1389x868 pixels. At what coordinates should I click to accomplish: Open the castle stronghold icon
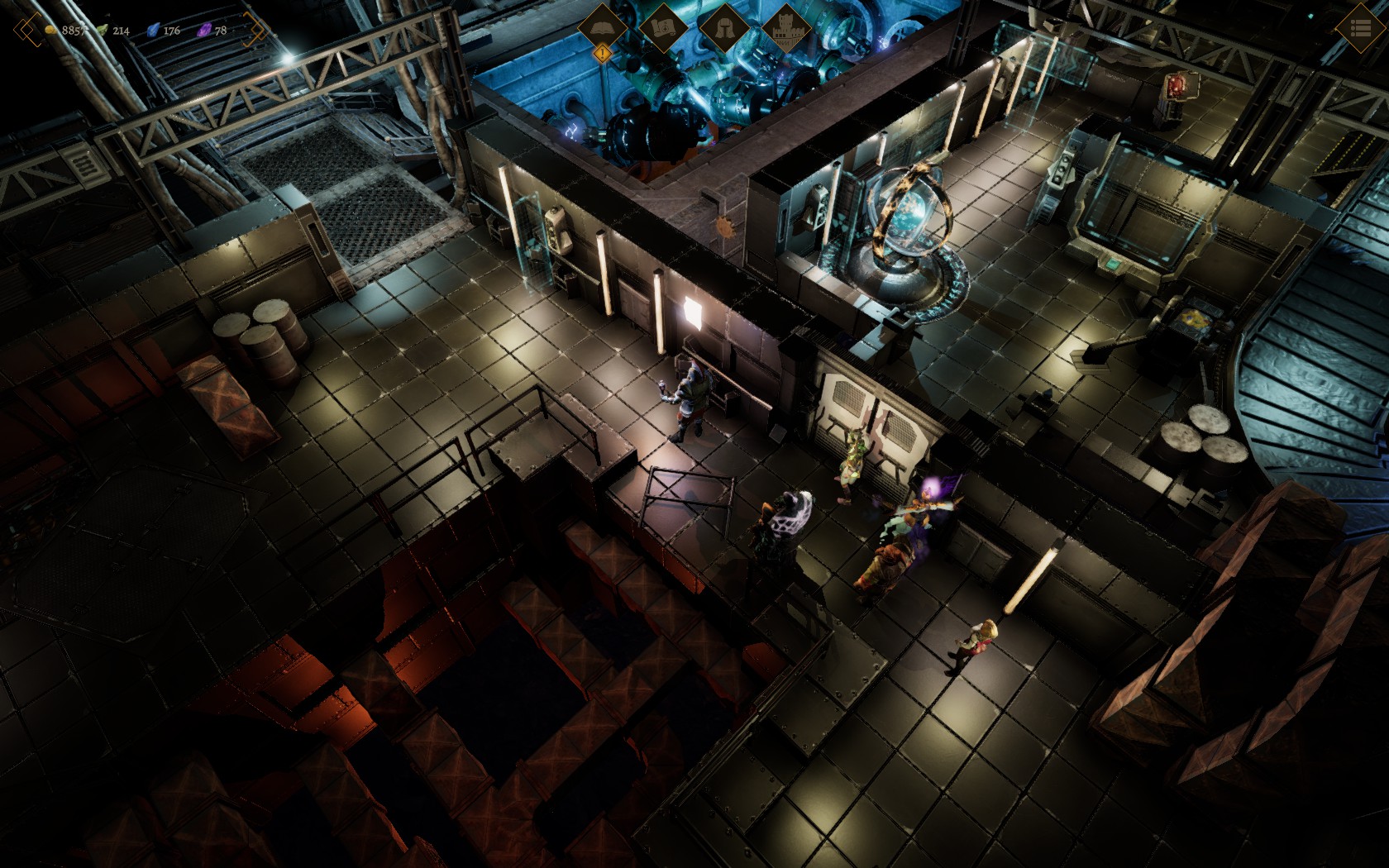tap(785, 28)
